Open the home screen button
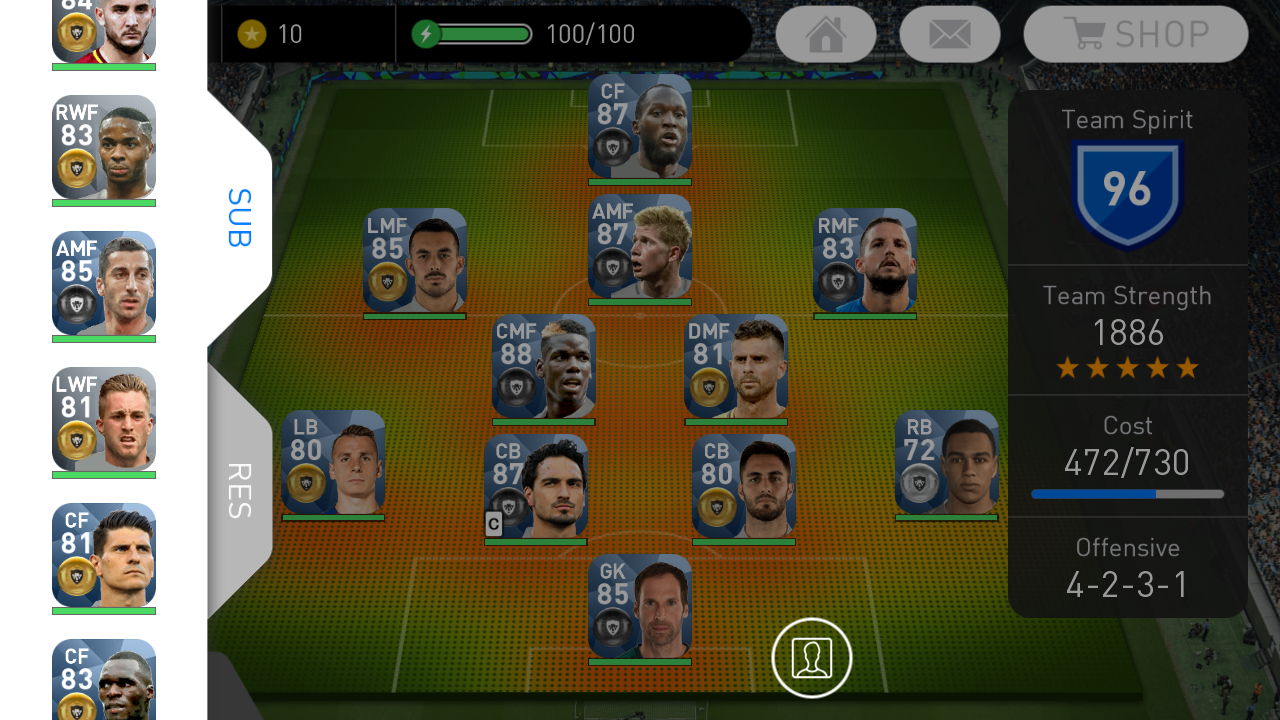 pos(826,34)
